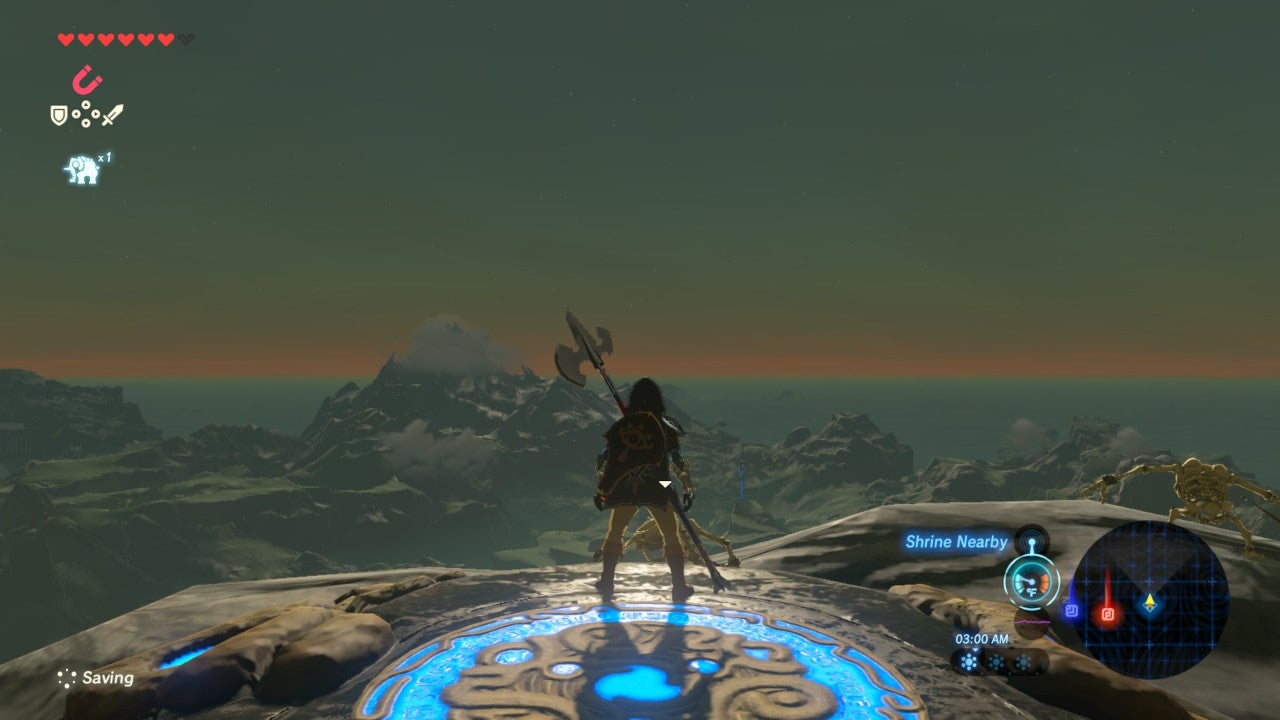
Task: Click the sword icon next to the d-pad
Action: 112,114
